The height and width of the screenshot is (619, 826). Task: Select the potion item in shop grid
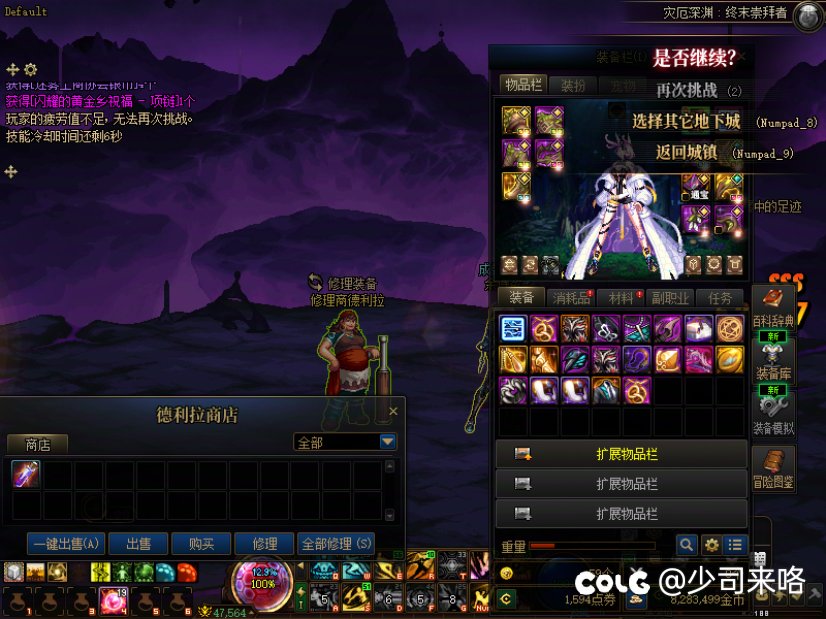pos(26,474)
